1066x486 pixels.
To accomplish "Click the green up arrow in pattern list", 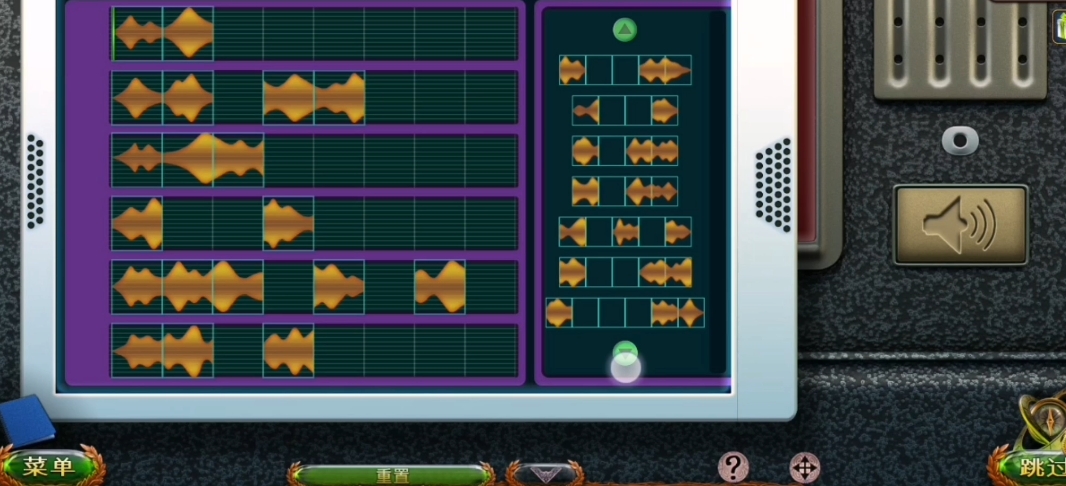I will (625, 30).
